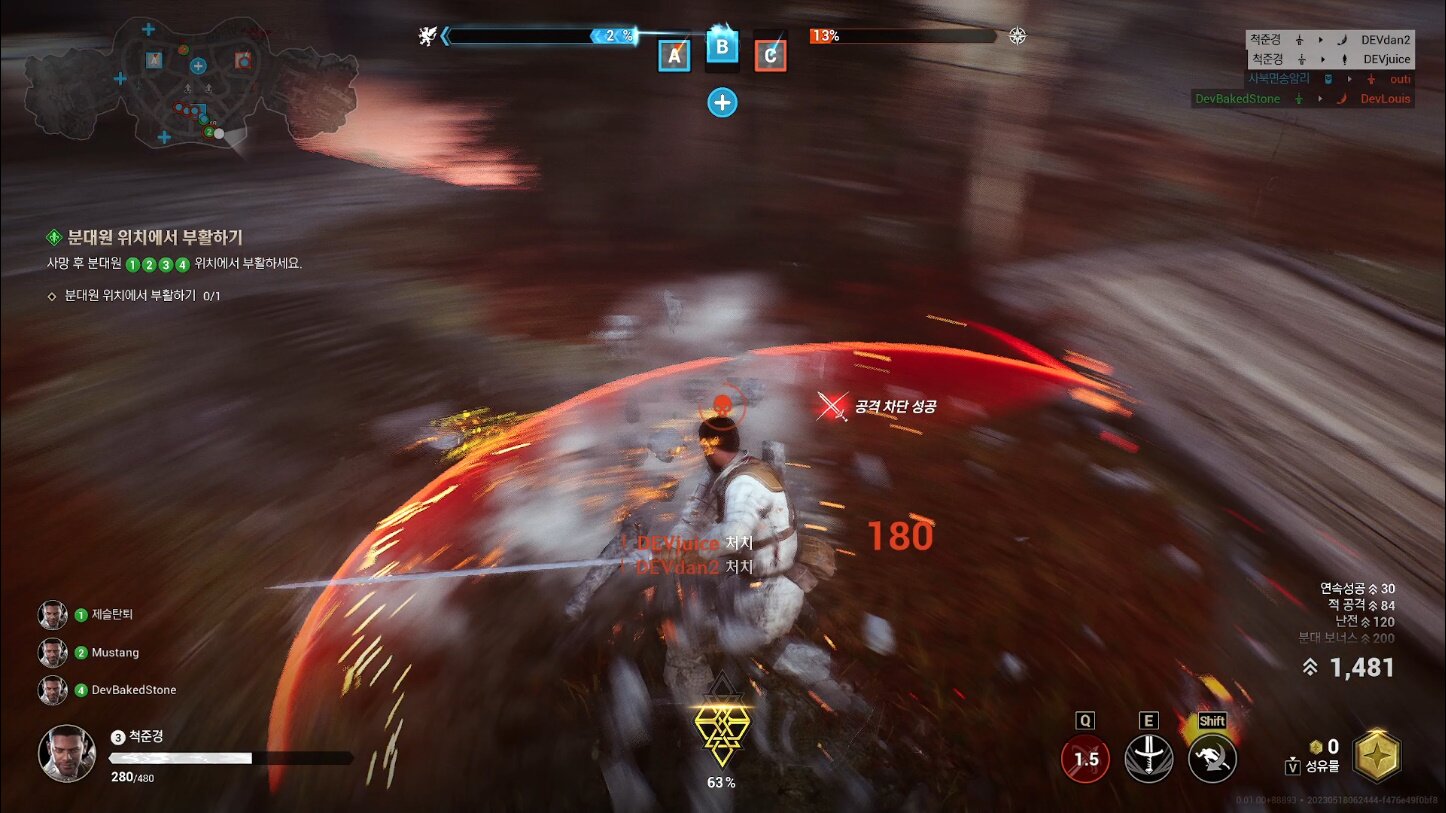Select capture point A indicator
Screen dimensions: 1446x813
[x=674, y=56]
